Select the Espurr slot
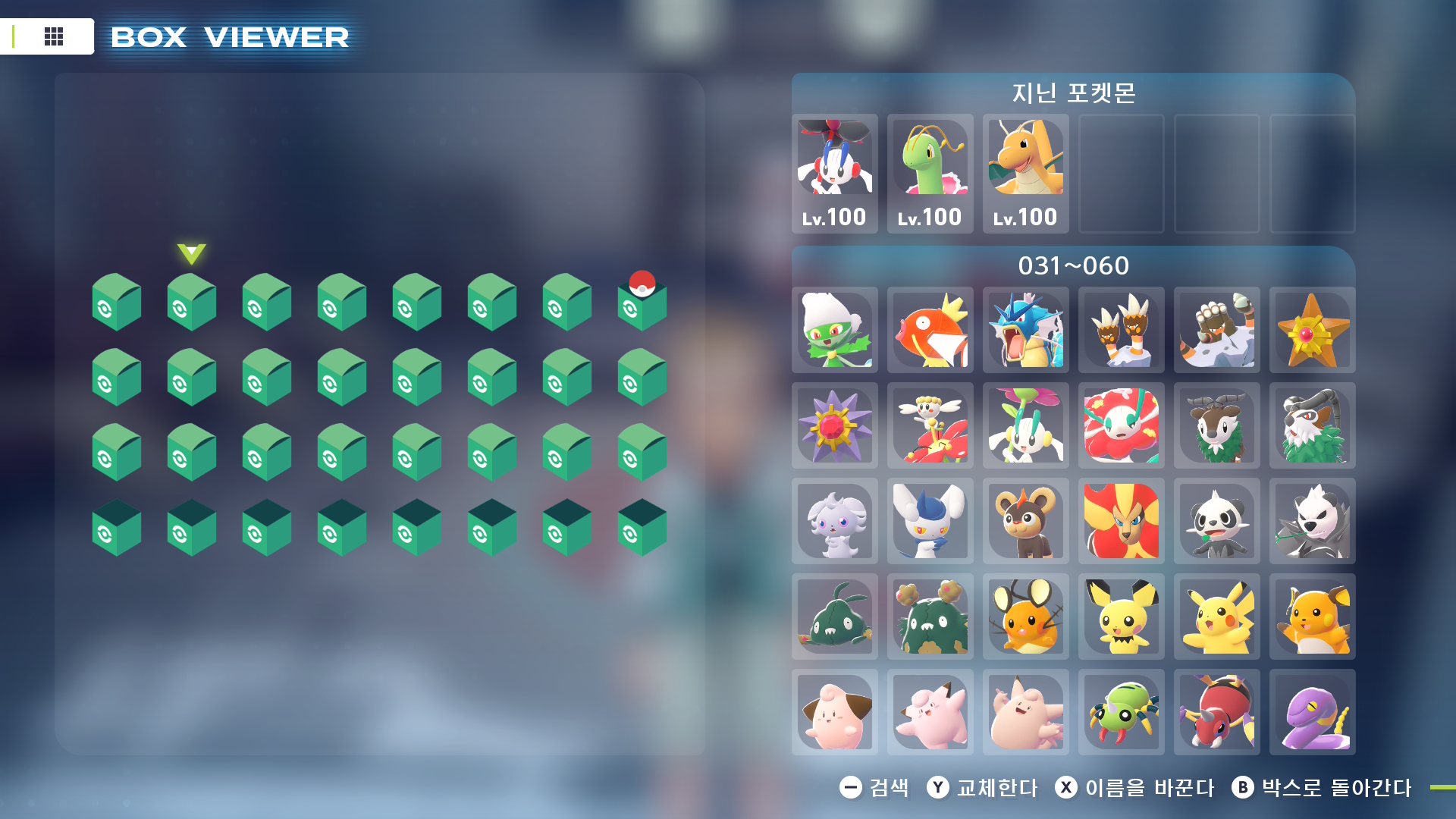The width and height of the screenshot is (1456, 819). [834, 521]
